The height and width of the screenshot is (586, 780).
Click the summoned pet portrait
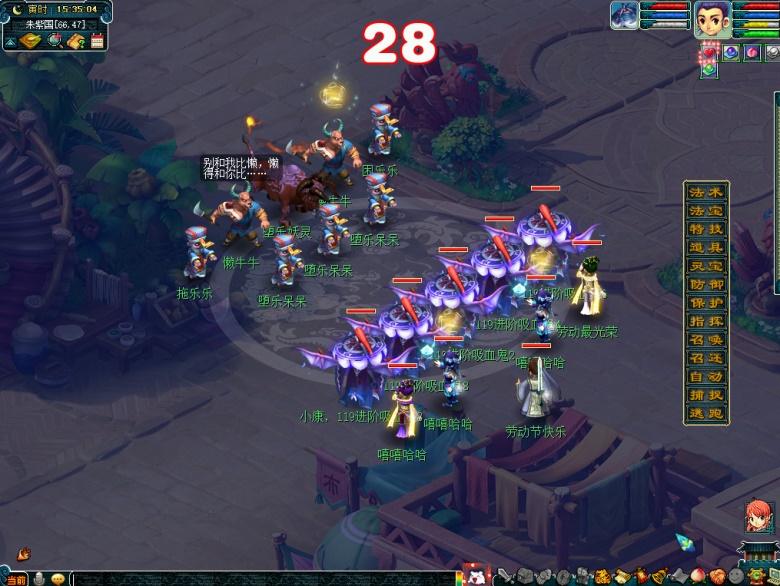(x=624, y=15)
